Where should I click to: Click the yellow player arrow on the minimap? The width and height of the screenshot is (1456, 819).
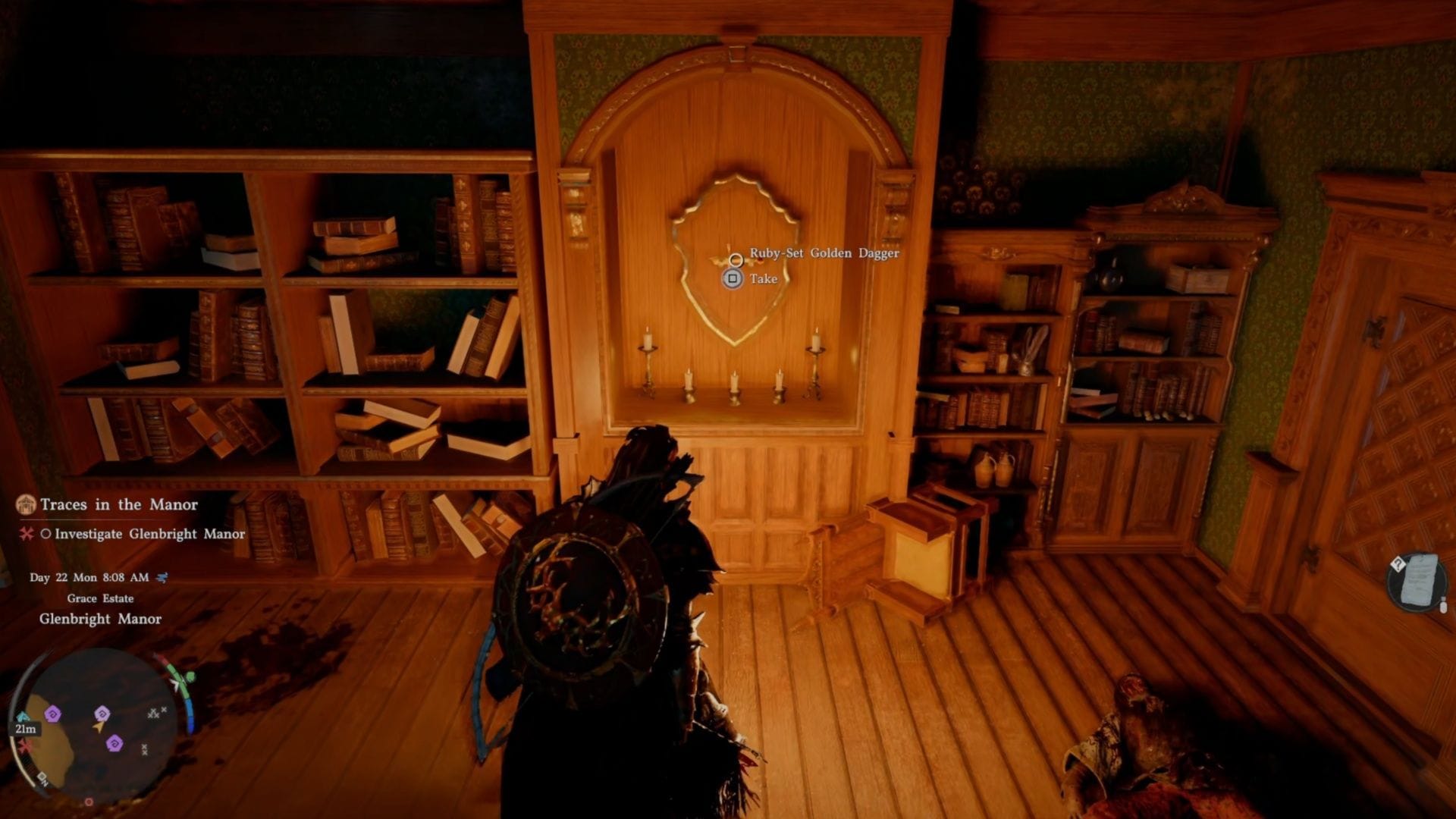tap(99, 727)
